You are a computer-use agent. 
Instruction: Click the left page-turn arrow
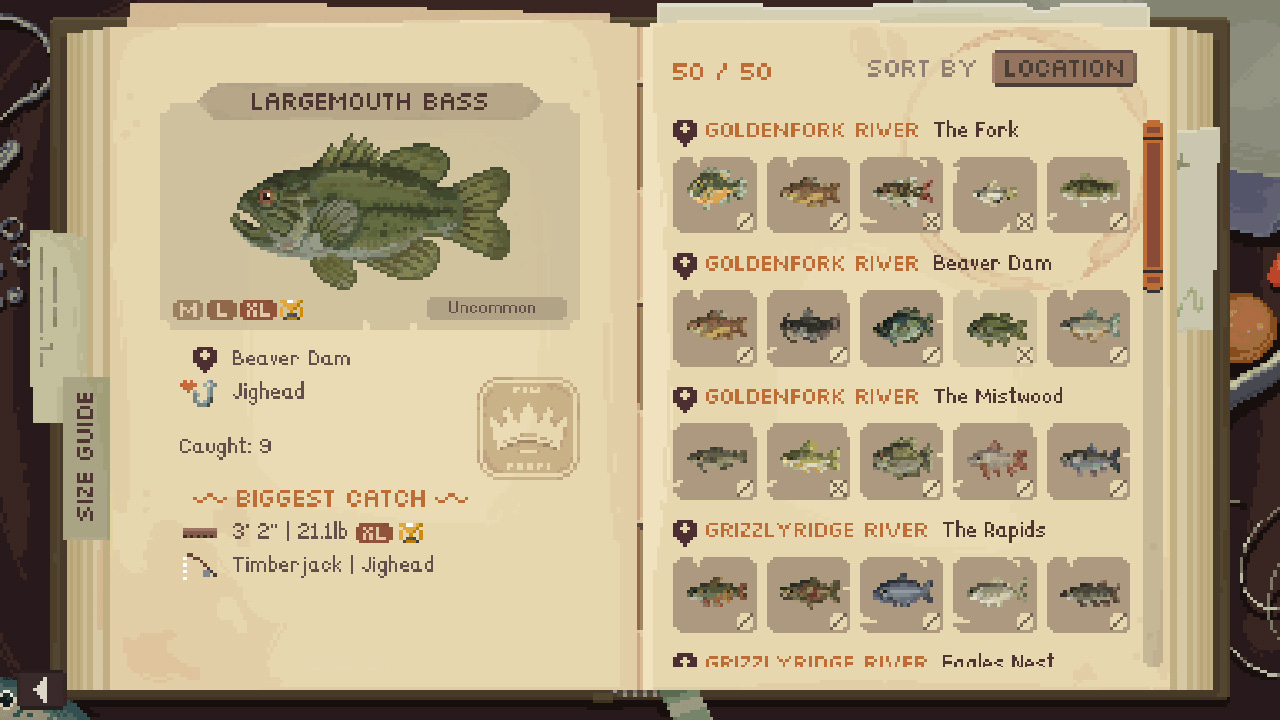click(40, 687)
